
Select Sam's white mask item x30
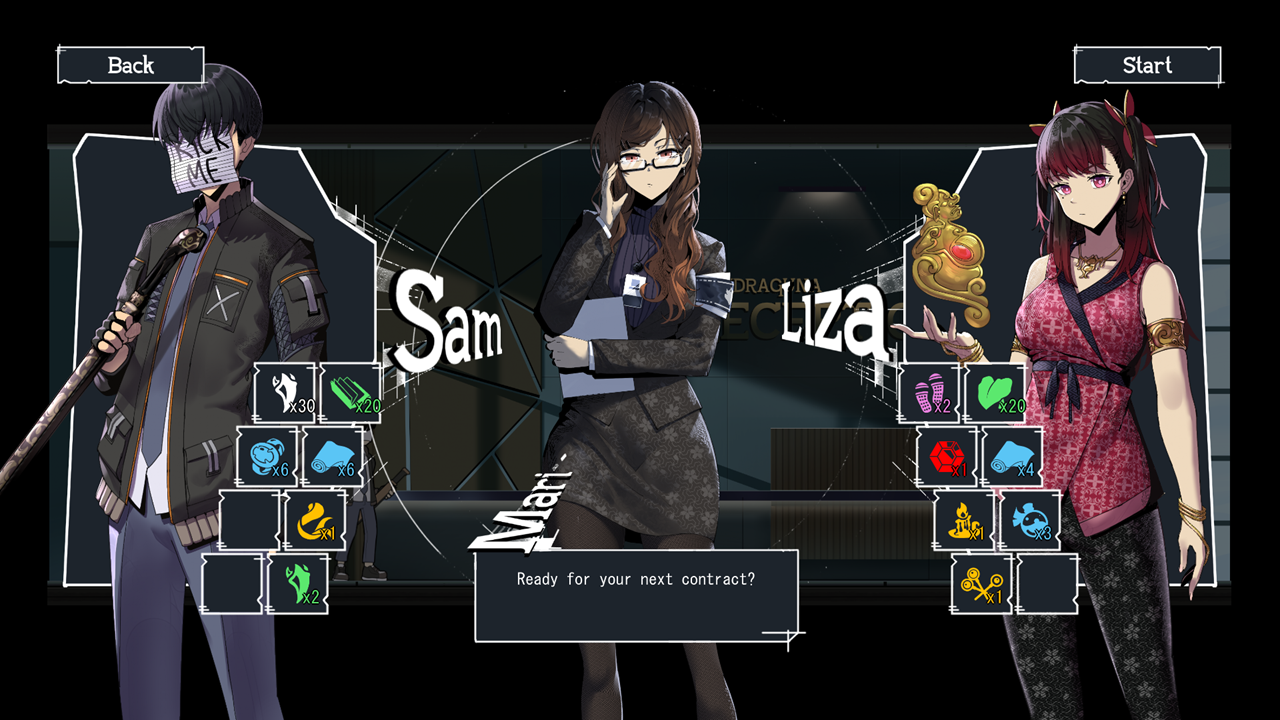[285, 393]
